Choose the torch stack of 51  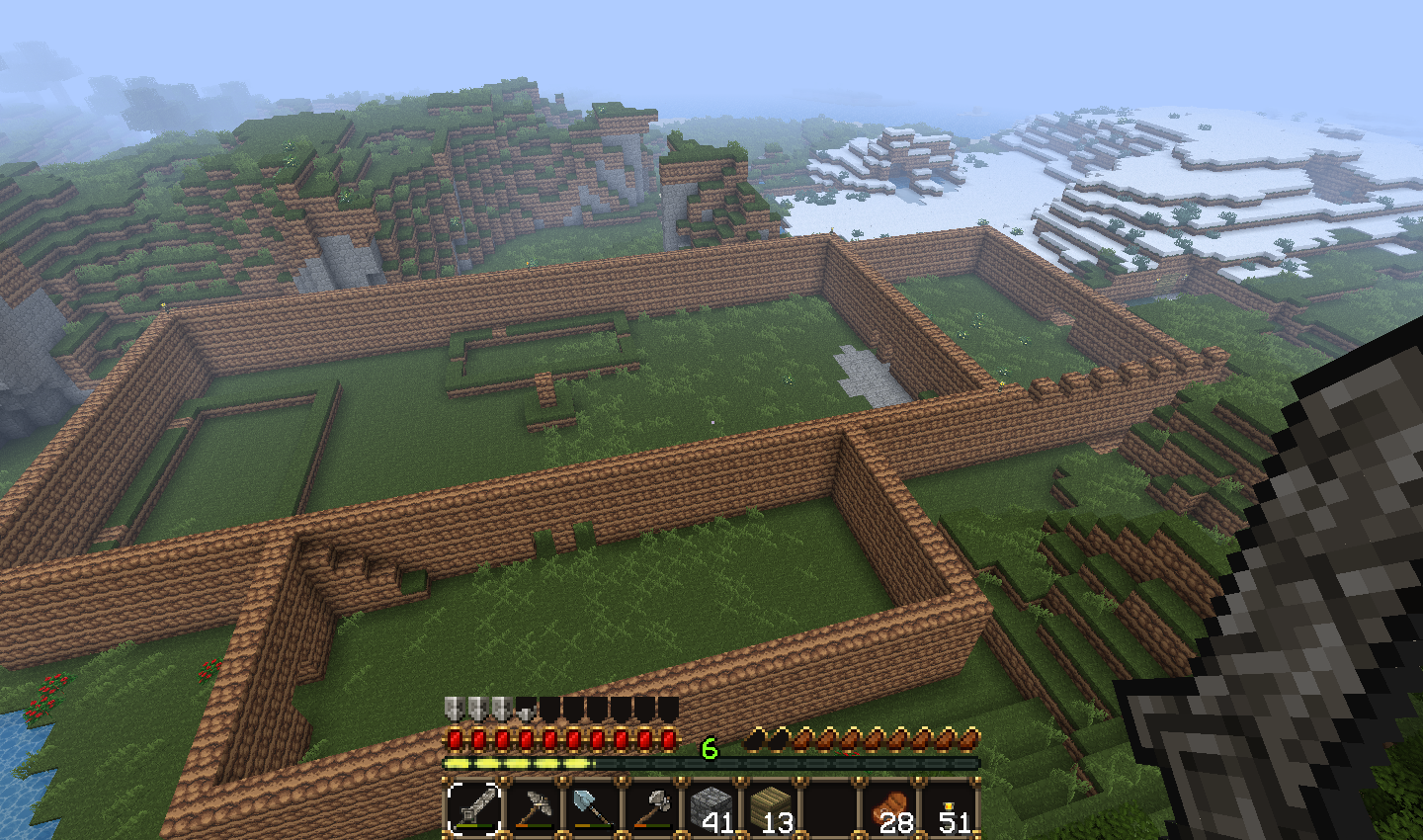click(x=950, y=808)
